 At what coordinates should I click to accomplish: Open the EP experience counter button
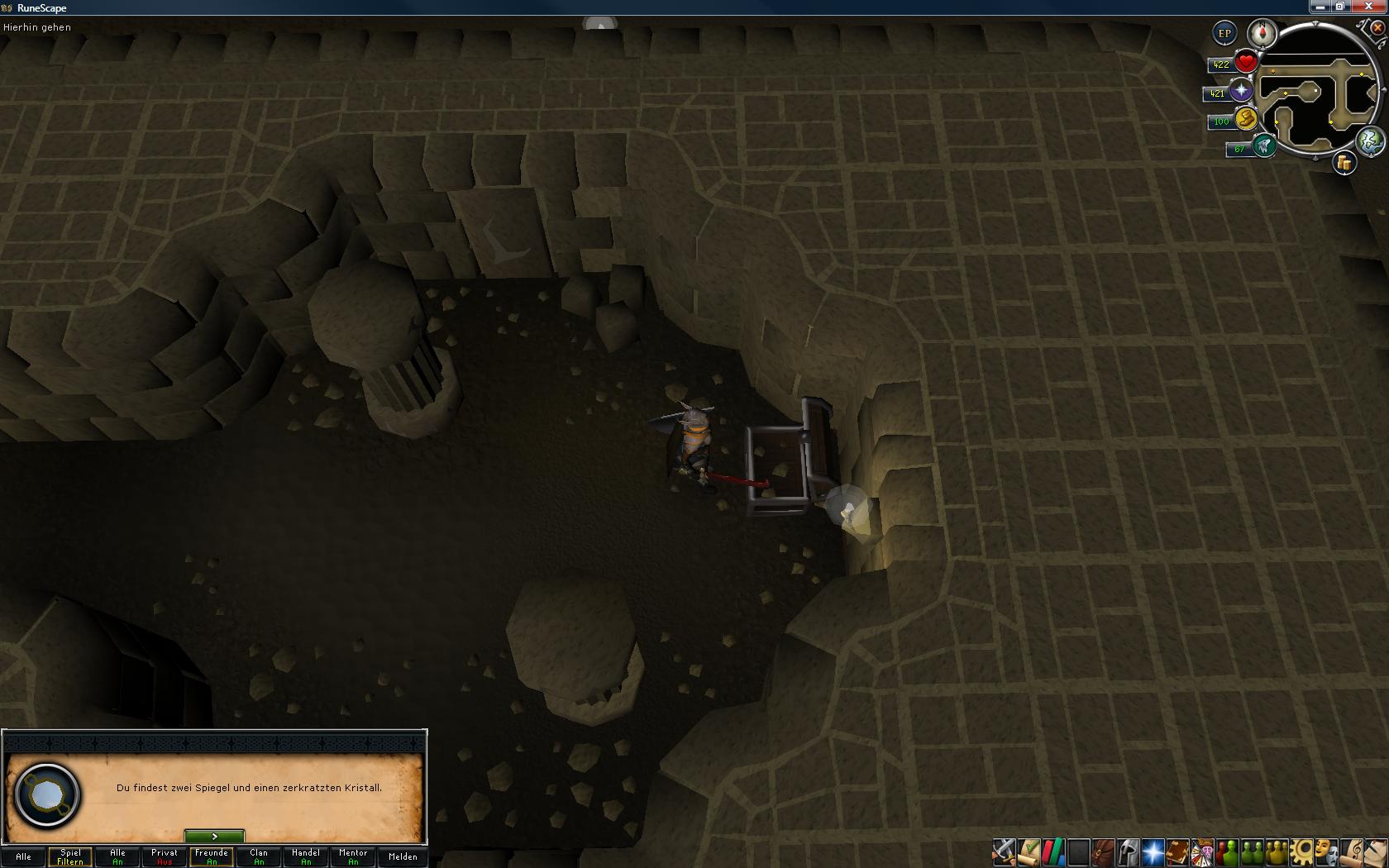coord(1224,34)
